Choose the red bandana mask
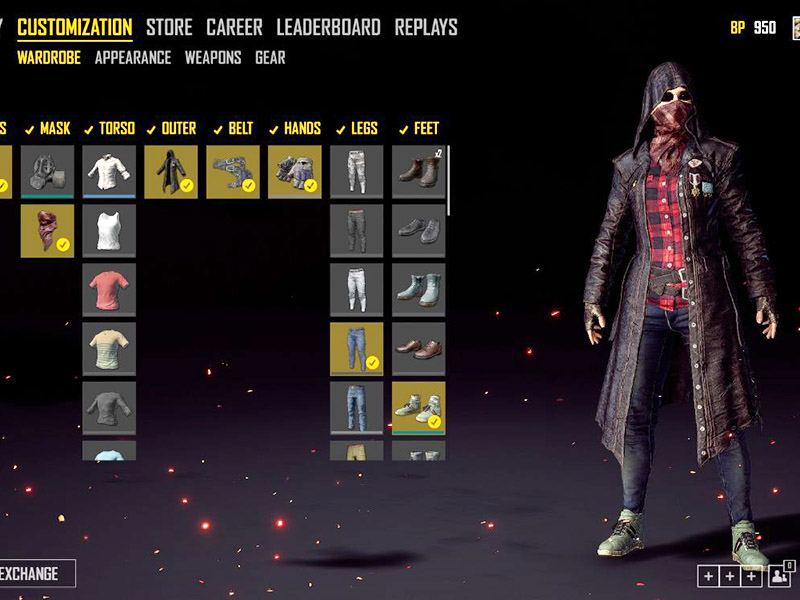 coord(47,231)
